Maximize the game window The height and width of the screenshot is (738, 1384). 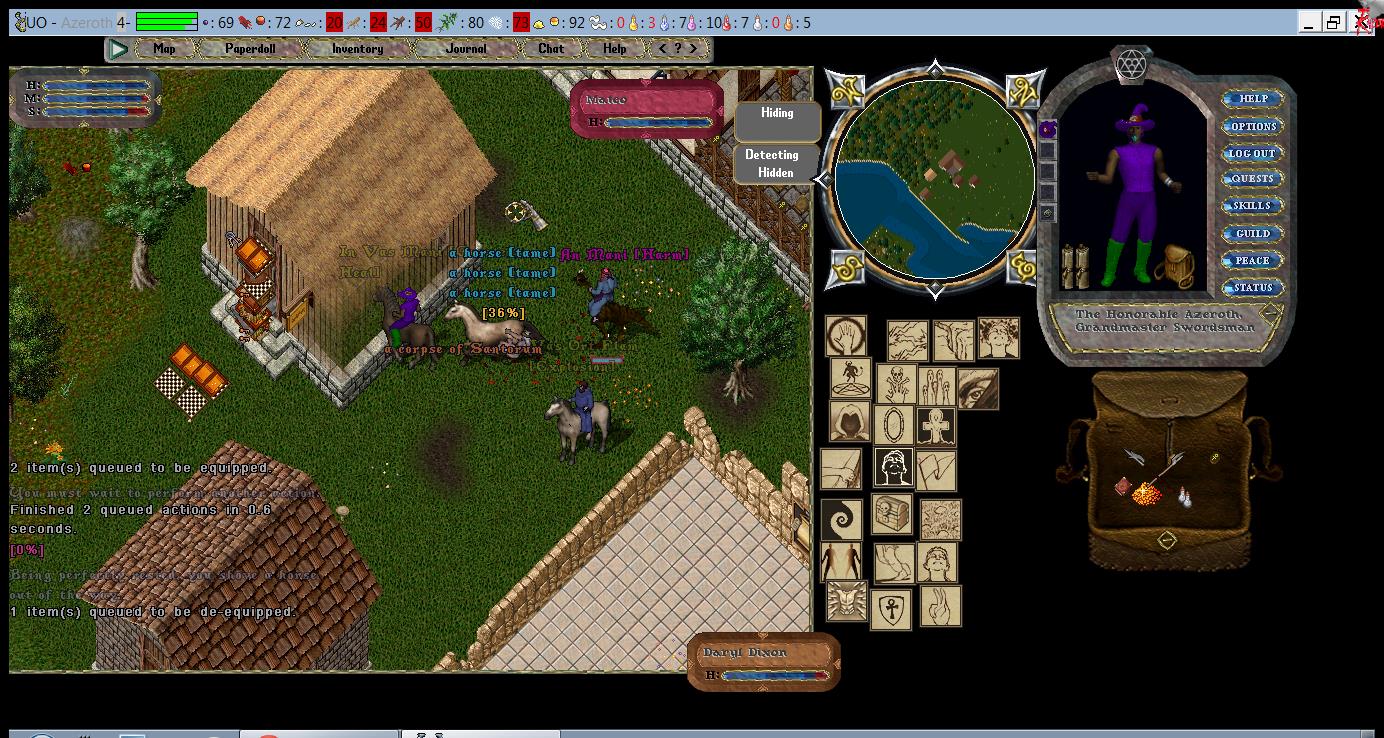click(x=1333, y=22)
